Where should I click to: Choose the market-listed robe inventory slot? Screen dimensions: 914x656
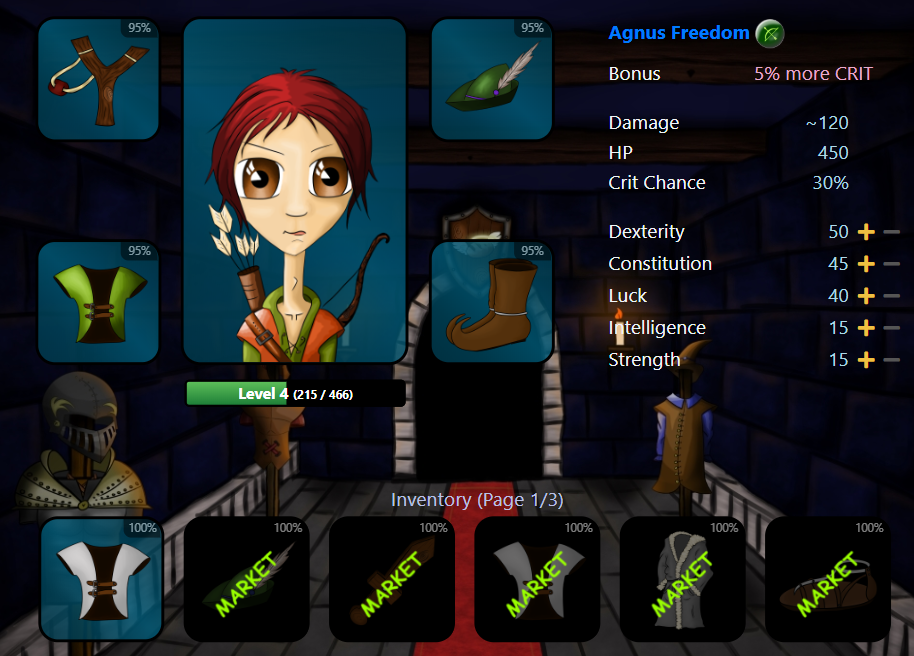(x=682, y=579)
